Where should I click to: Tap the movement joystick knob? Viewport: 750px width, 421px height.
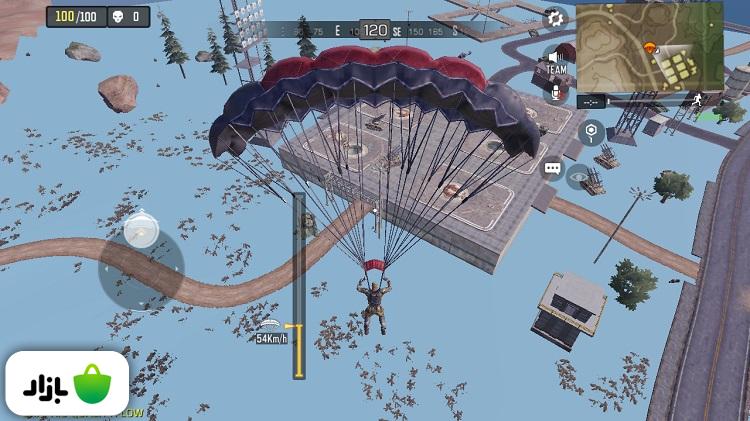point(141,232)
